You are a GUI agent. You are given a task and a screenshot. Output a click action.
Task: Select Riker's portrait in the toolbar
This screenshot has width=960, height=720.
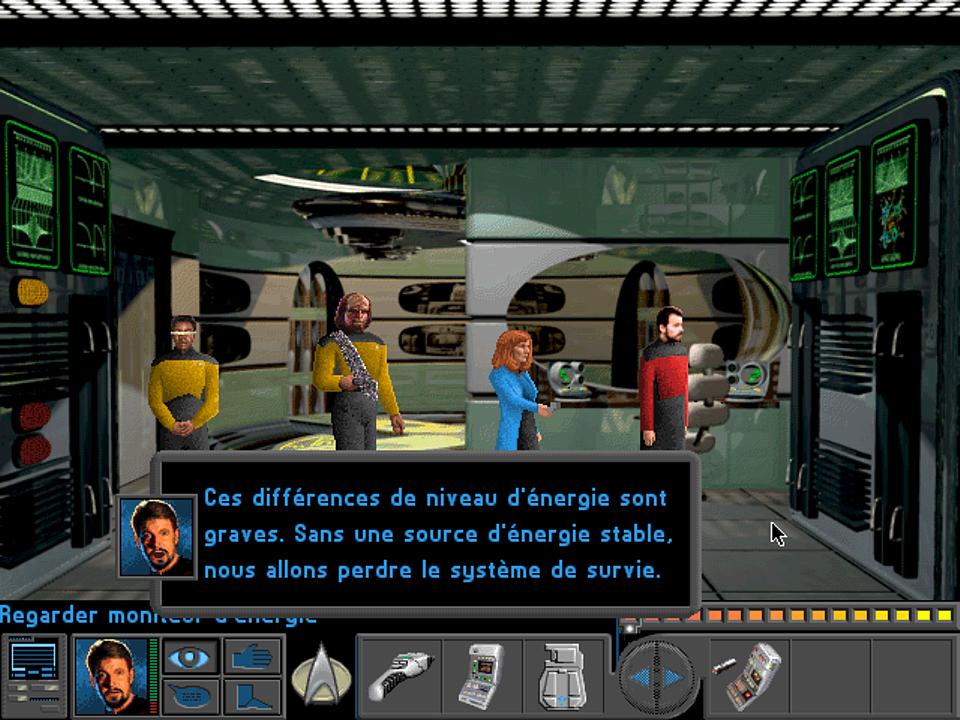tap(111, 673)
